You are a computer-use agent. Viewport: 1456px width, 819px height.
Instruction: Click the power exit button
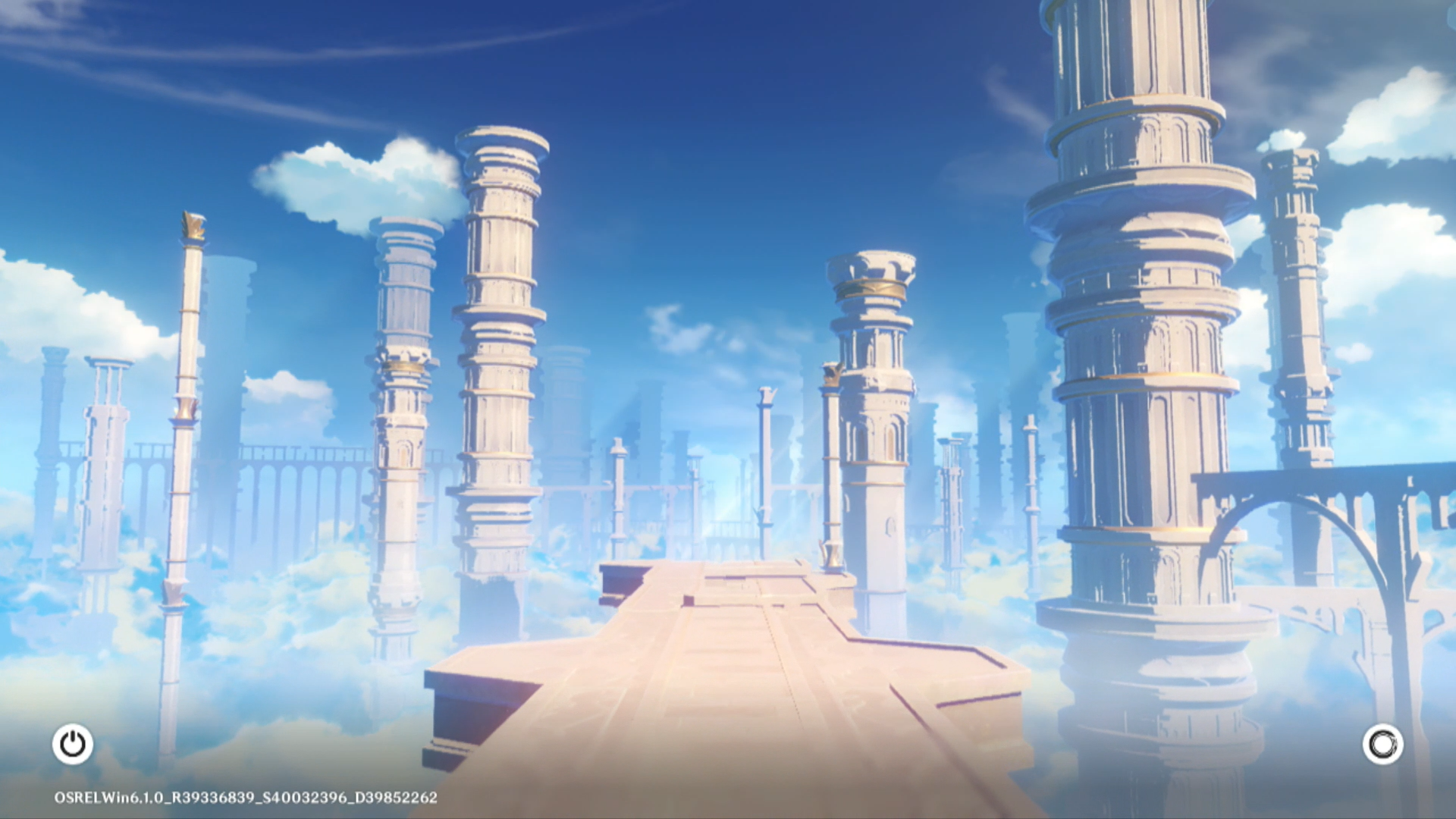point(73,744)
